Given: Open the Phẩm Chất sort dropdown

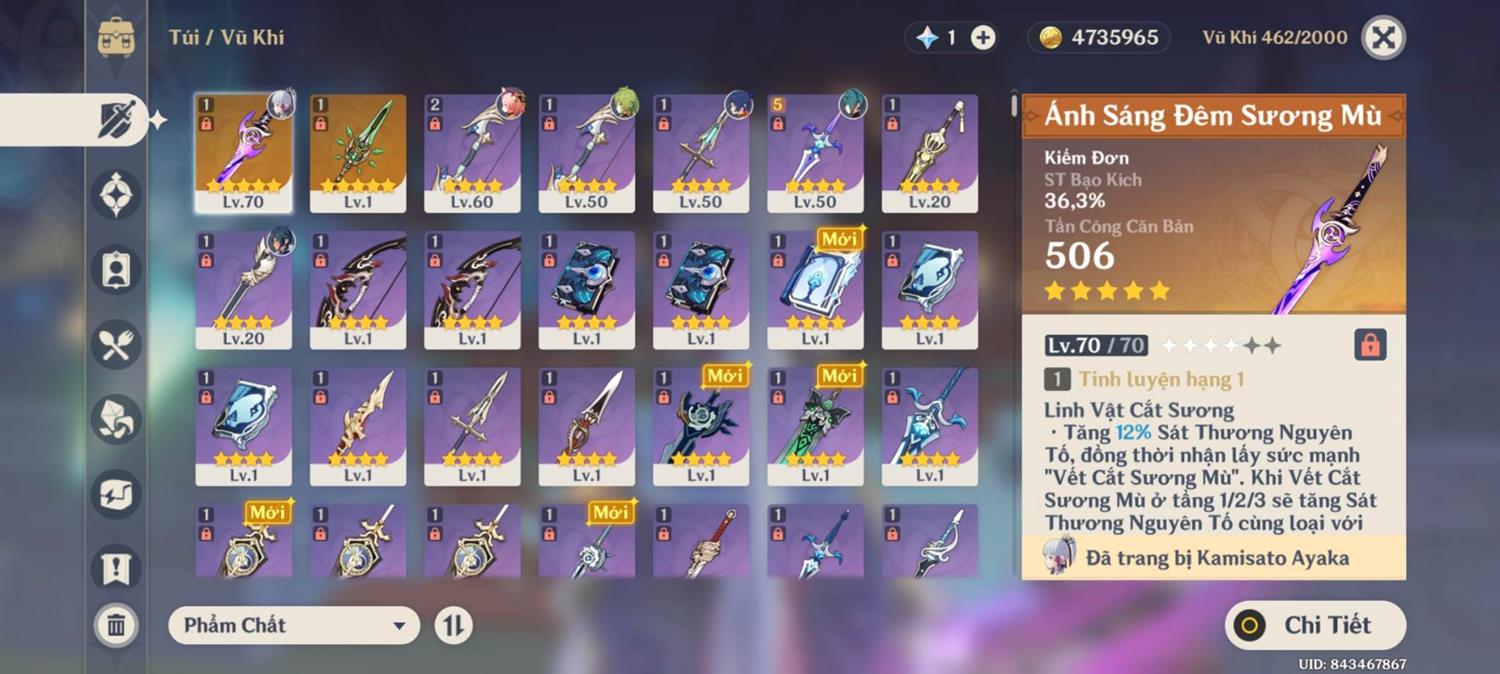Looking at the screenshot, I should [294, 626].
